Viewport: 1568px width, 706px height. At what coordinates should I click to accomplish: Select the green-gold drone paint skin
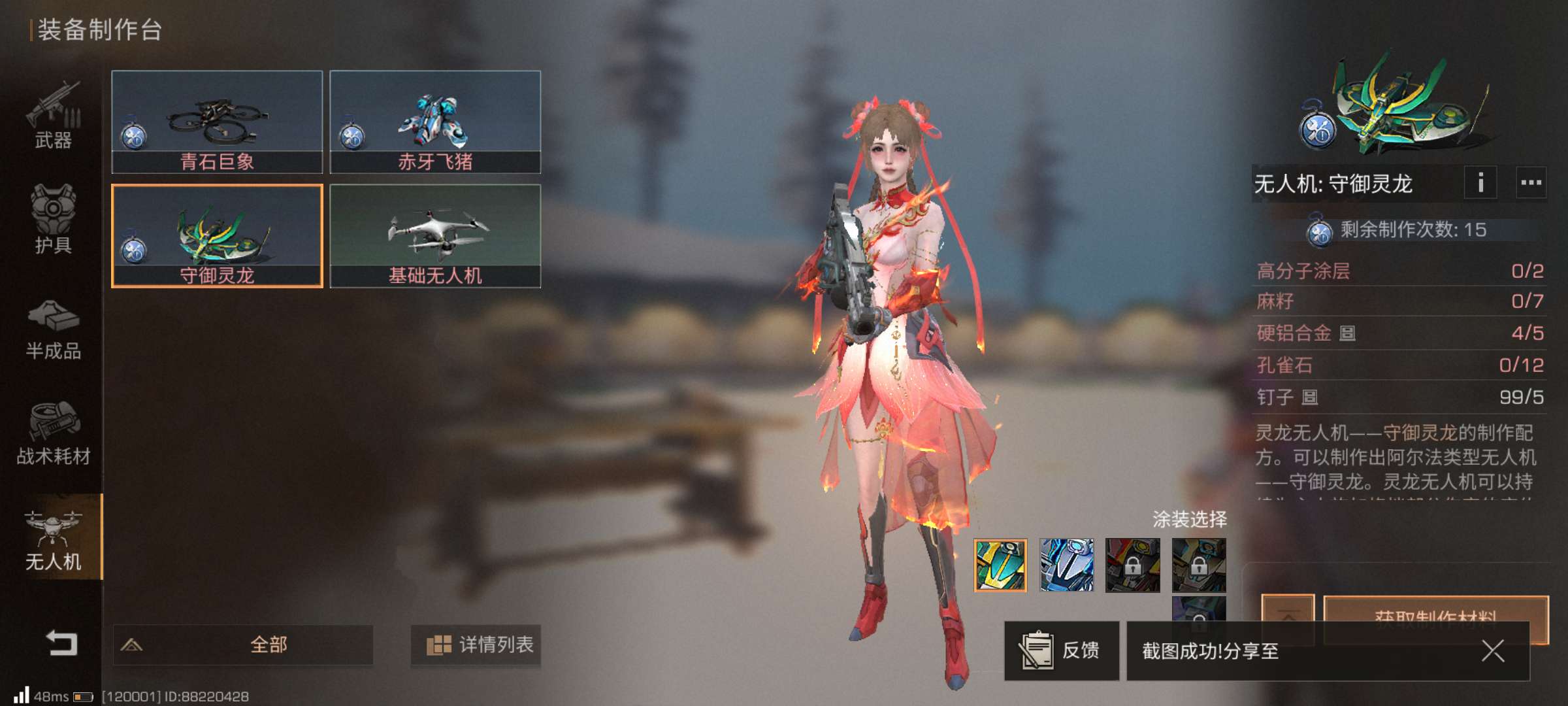tap(1000, 565)
